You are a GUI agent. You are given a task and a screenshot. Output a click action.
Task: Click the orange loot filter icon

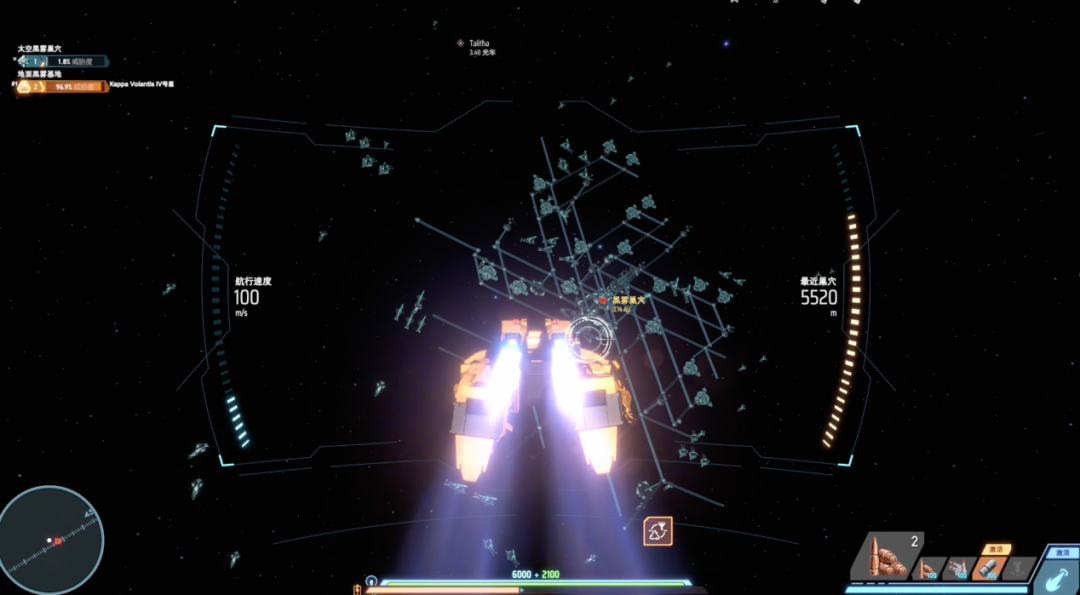click(657, 531)
